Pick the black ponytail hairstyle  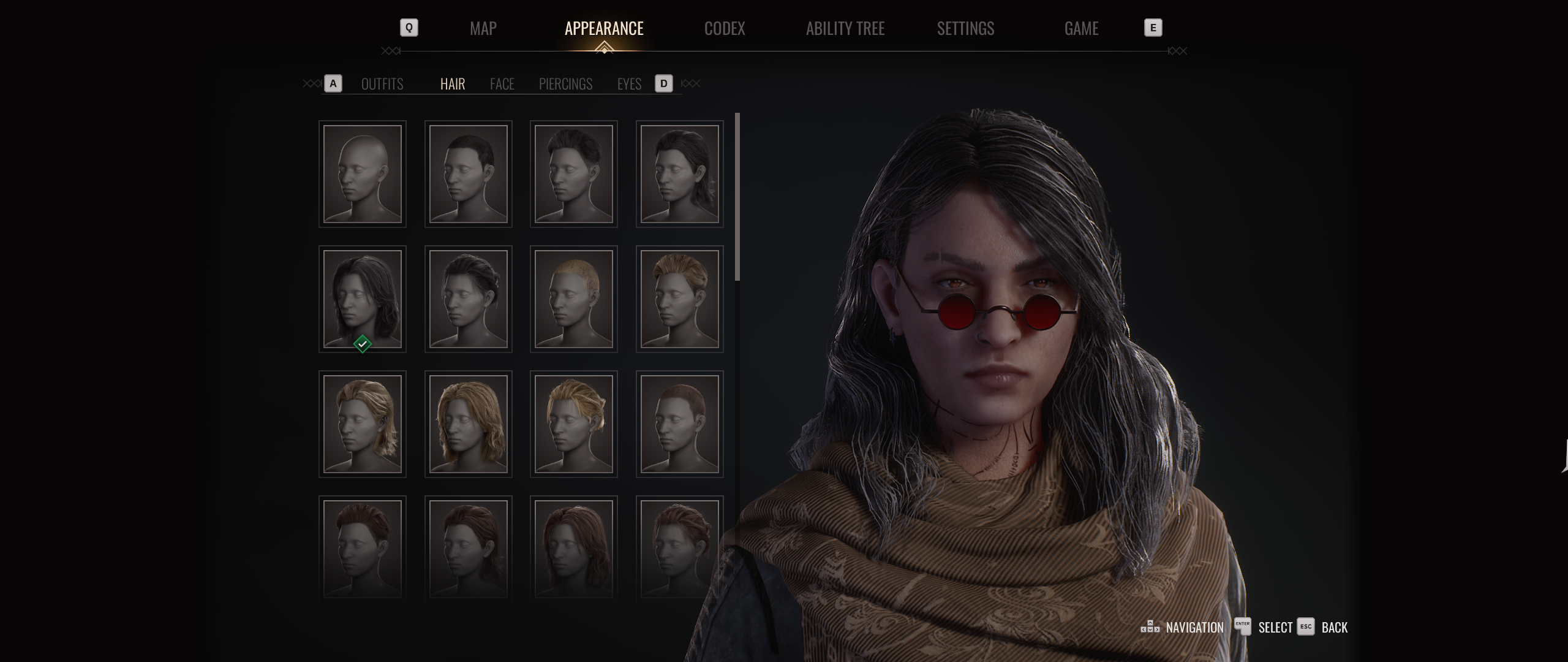point(680,174)
